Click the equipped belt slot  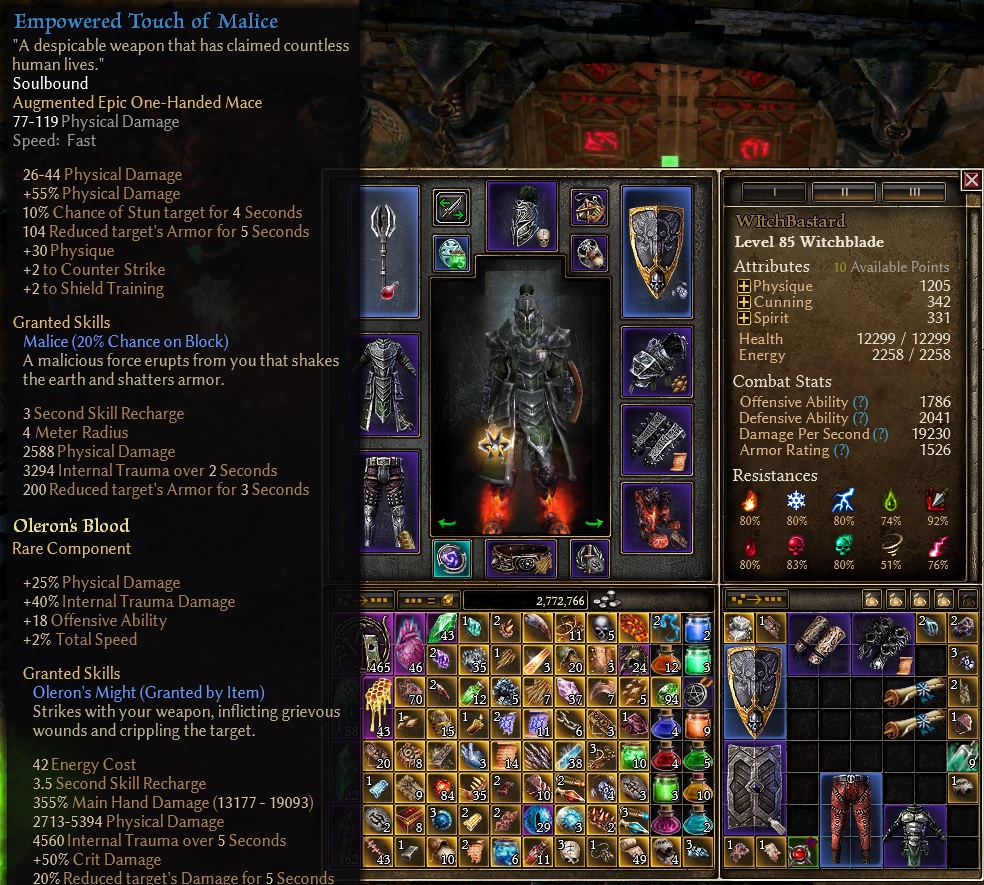point(520,559)
